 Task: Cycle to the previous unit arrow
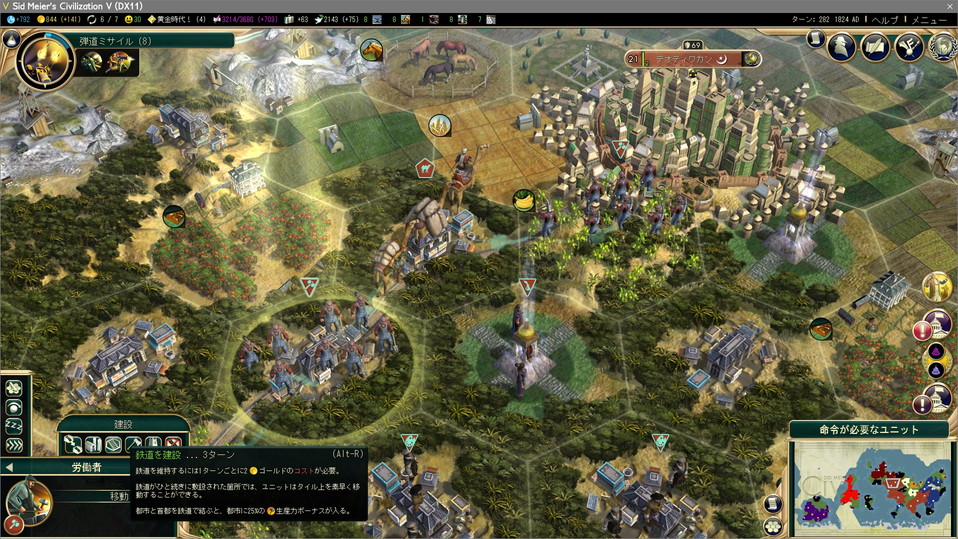point(9,466)
